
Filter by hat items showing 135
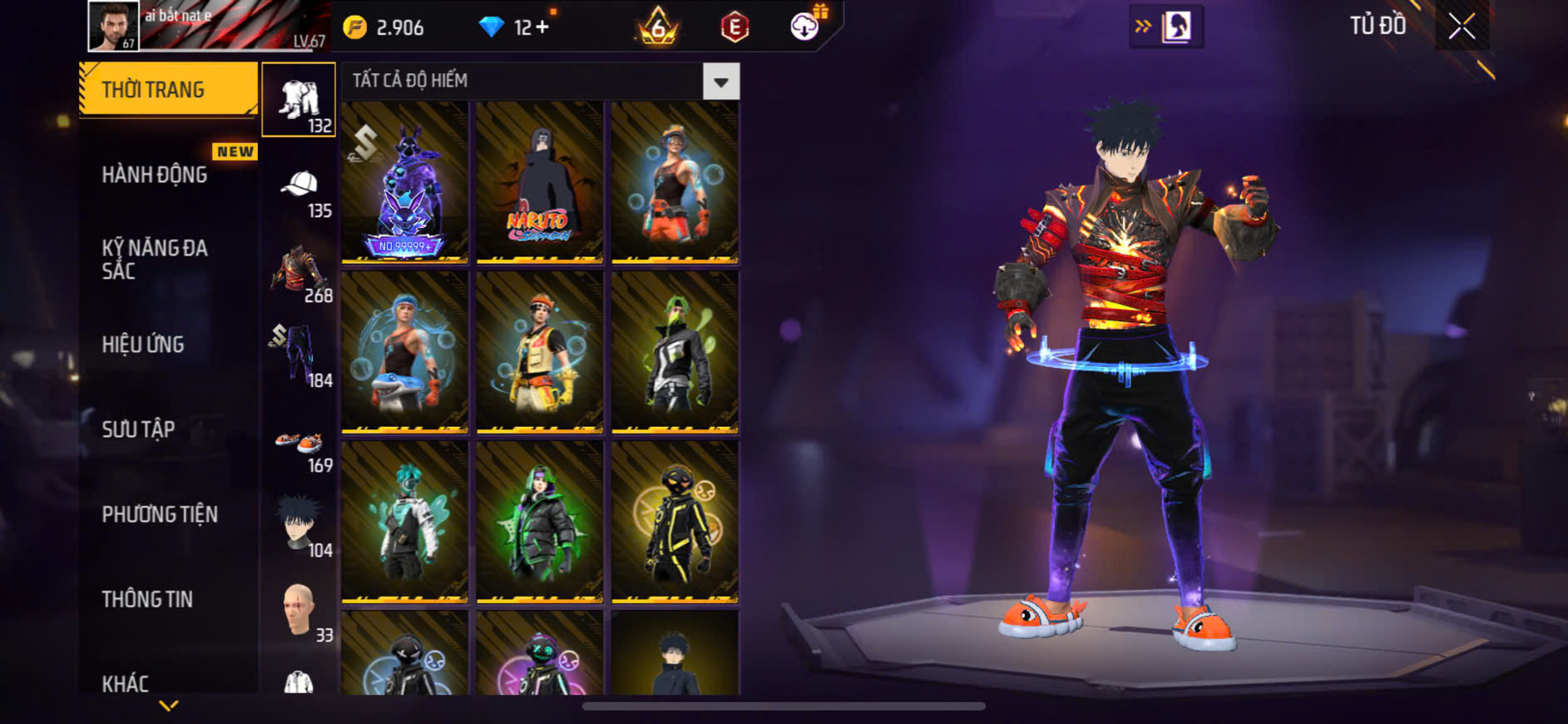click(299, 192)
